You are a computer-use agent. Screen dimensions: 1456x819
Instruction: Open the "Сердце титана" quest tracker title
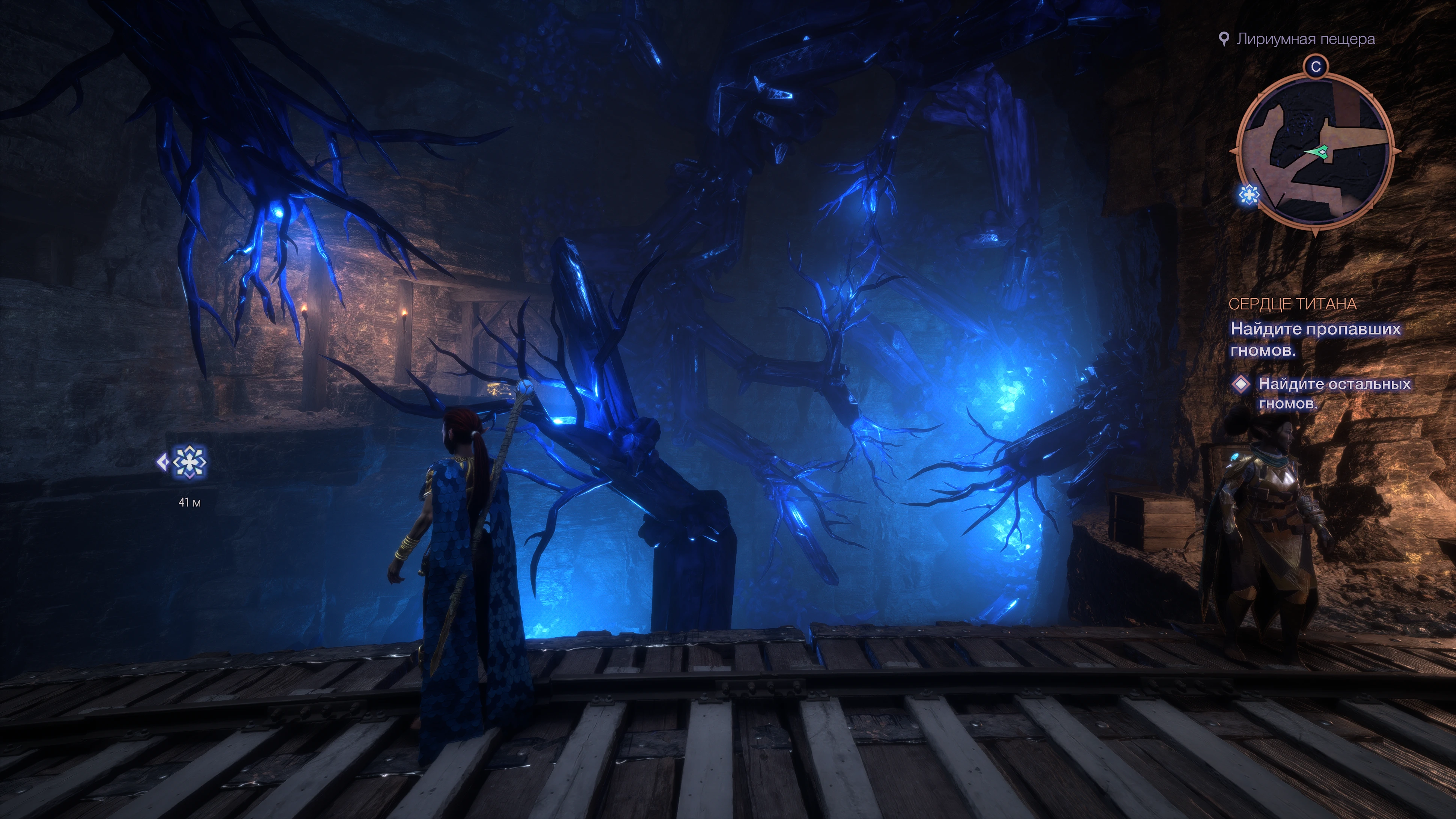(x=1292, y=304)
